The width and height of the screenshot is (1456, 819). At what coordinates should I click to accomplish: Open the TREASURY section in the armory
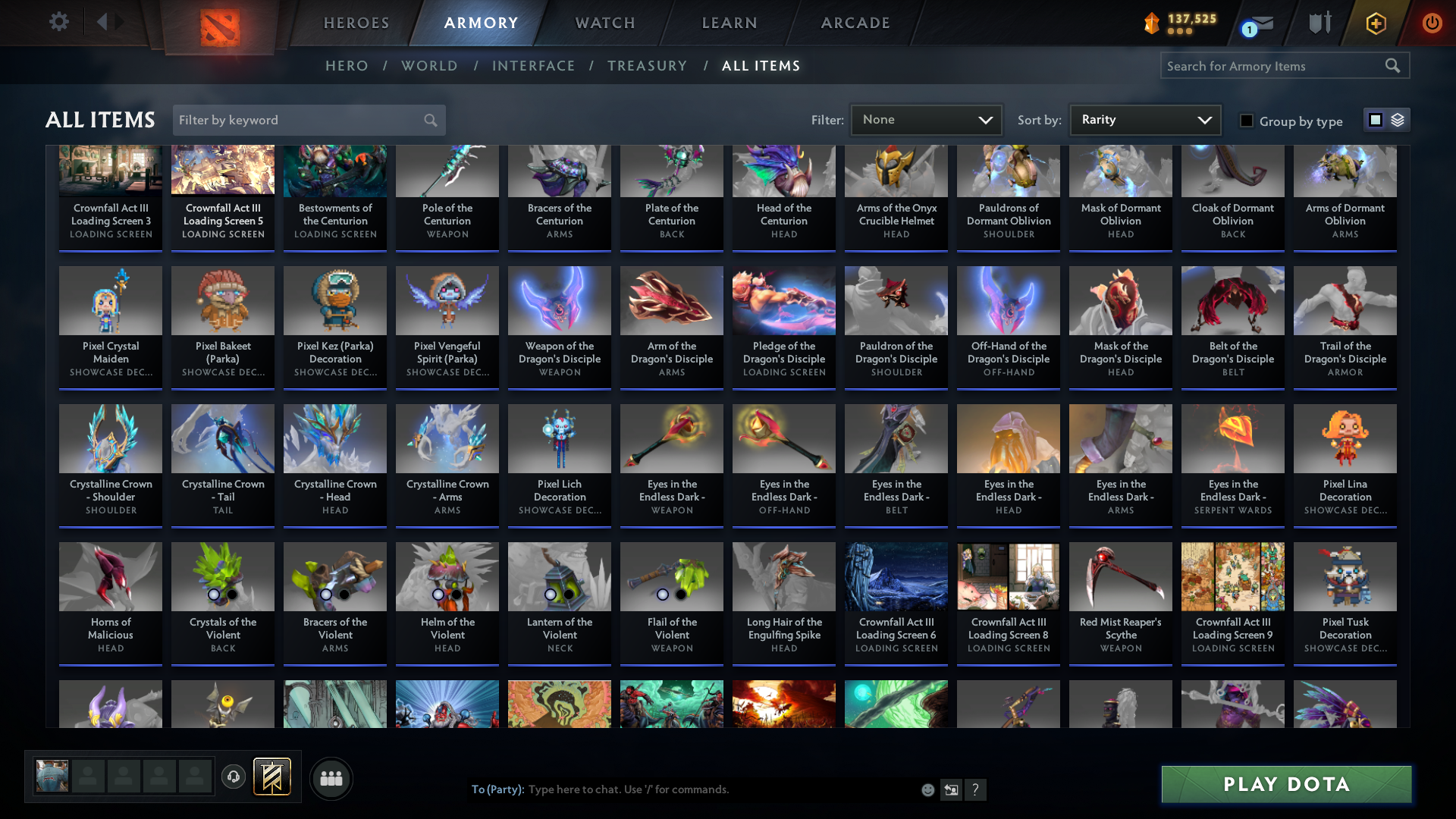pyautogui.click(x=647, y=66)
